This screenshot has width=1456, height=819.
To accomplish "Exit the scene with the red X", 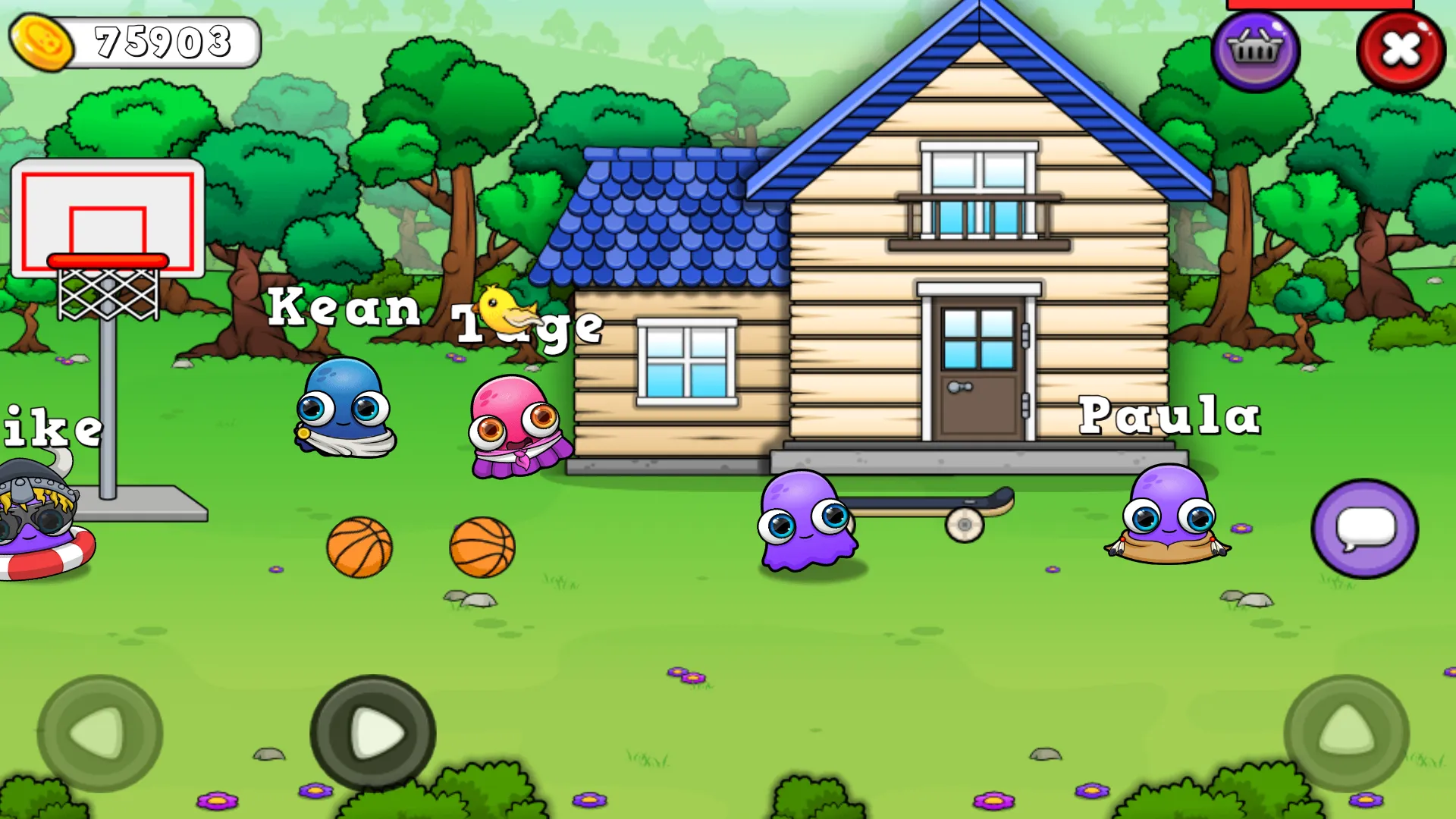I will pyautogui.click(x=1401, y=50).
